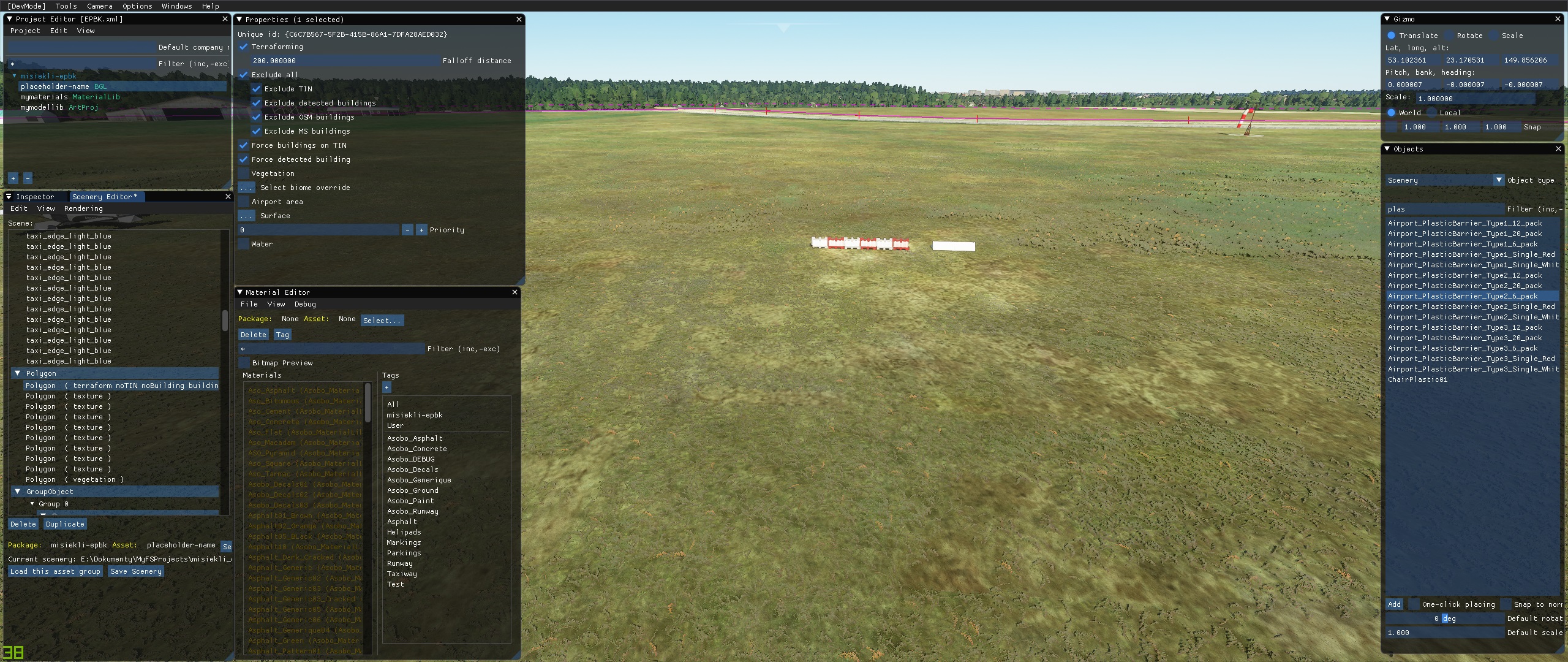Toggle the Exclude OSM buildings checkbox
The height and width of the screenshot is (662, 1568).
point(257,117)
